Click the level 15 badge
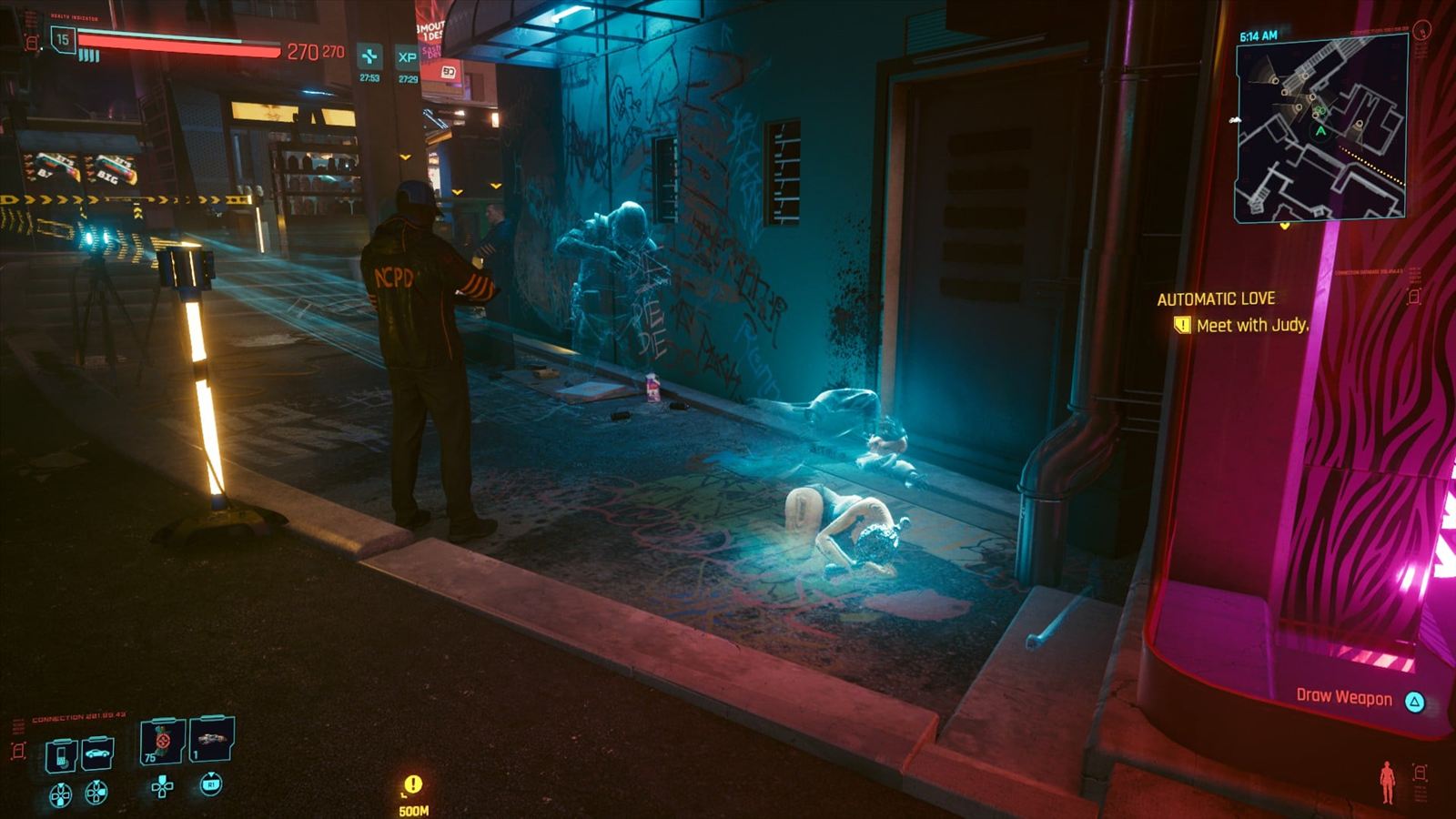Screen dimensions: 1456x819 pos(63,40)
